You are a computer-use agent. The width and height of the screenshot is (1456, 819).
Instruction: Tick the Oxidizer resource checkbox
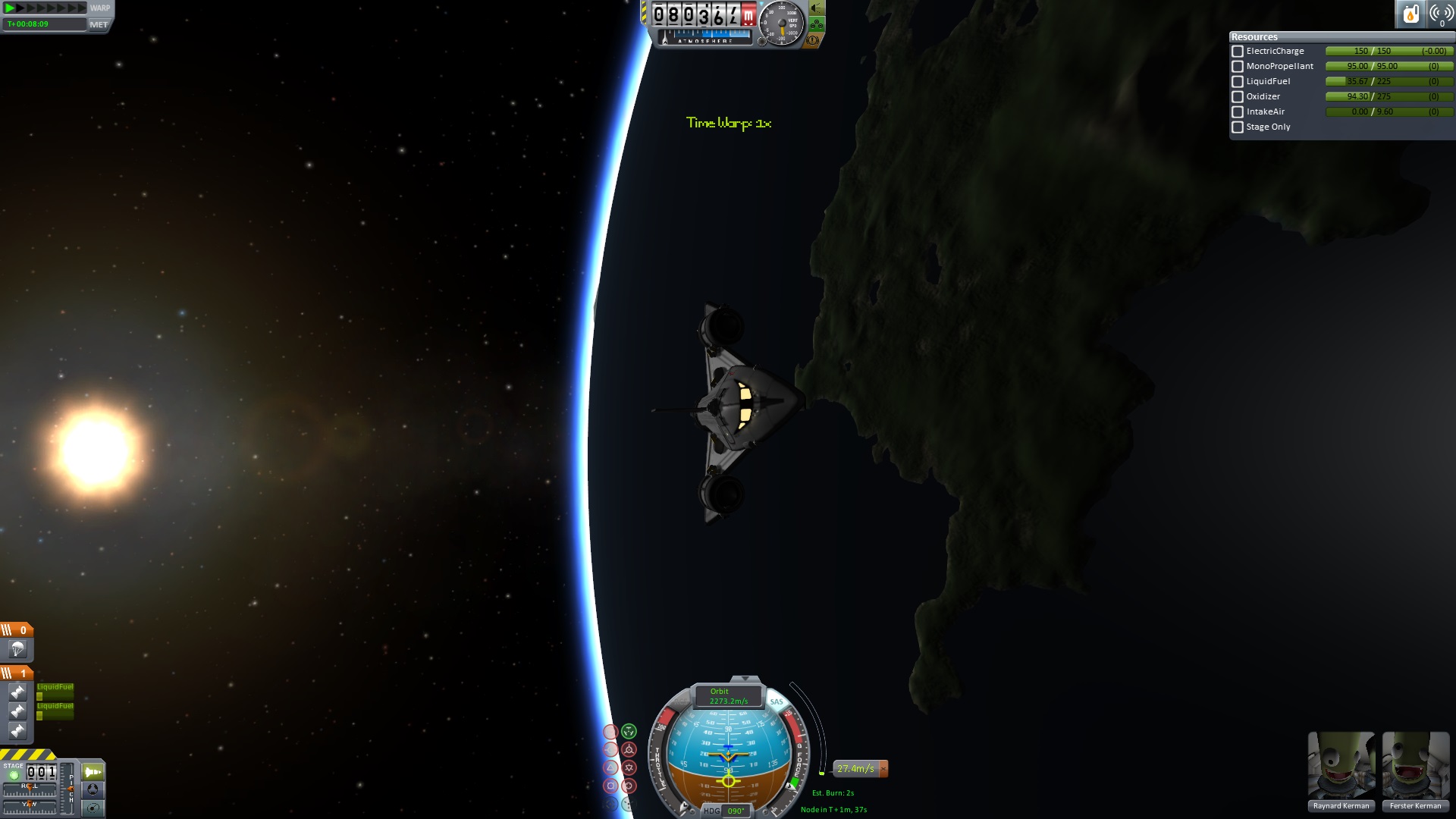pyautogui.click(x=1238, y=97)
